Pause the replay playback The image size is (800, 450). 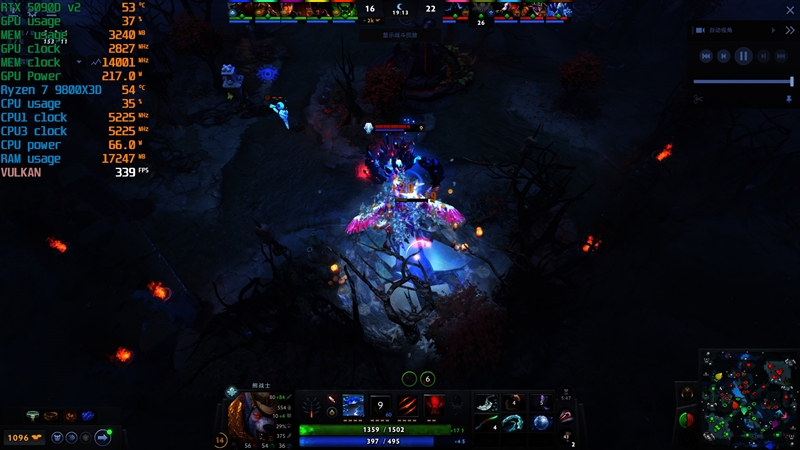point(743,57)
